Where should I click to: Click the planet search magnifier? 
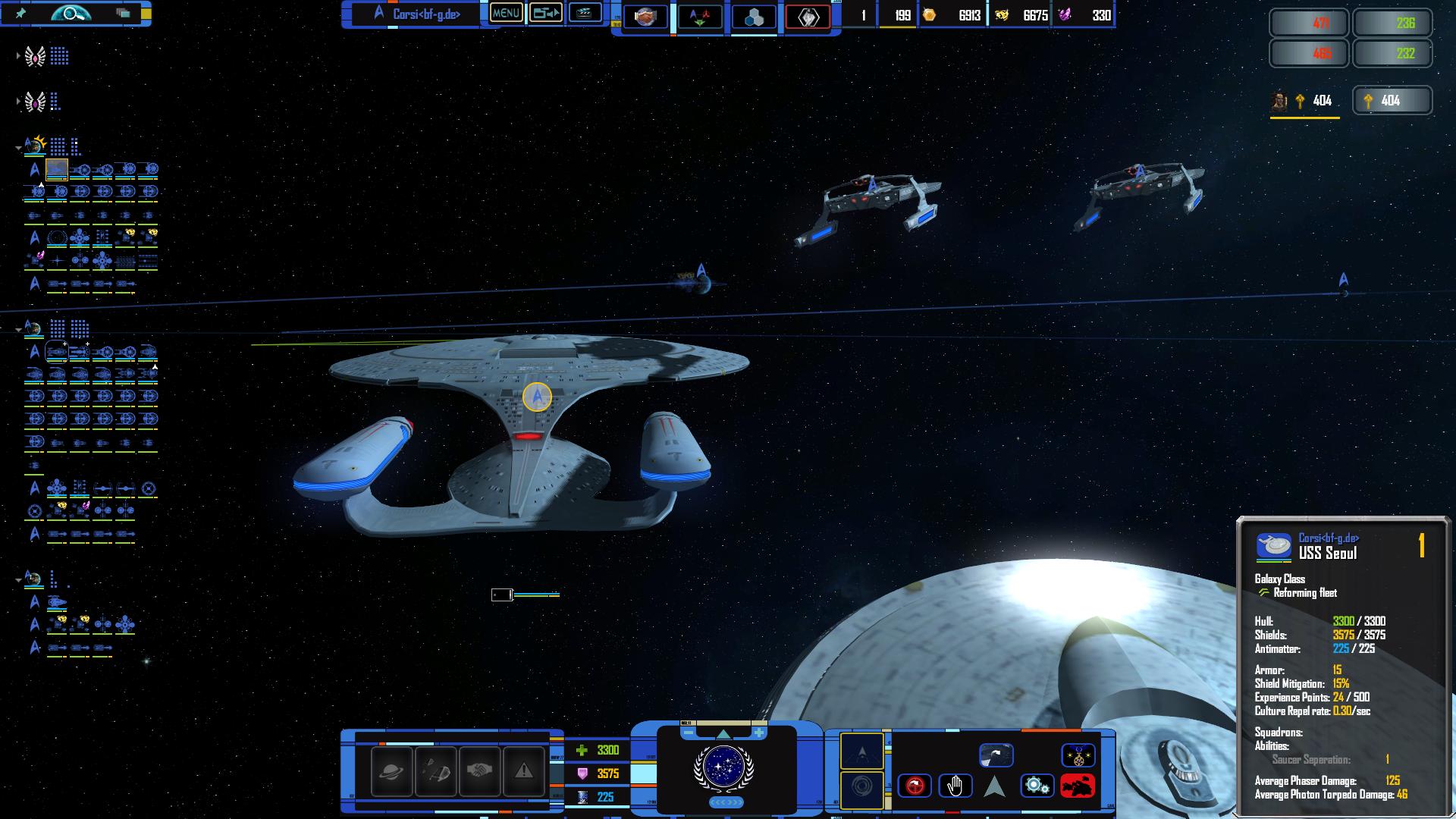click(x=71, y=13)
